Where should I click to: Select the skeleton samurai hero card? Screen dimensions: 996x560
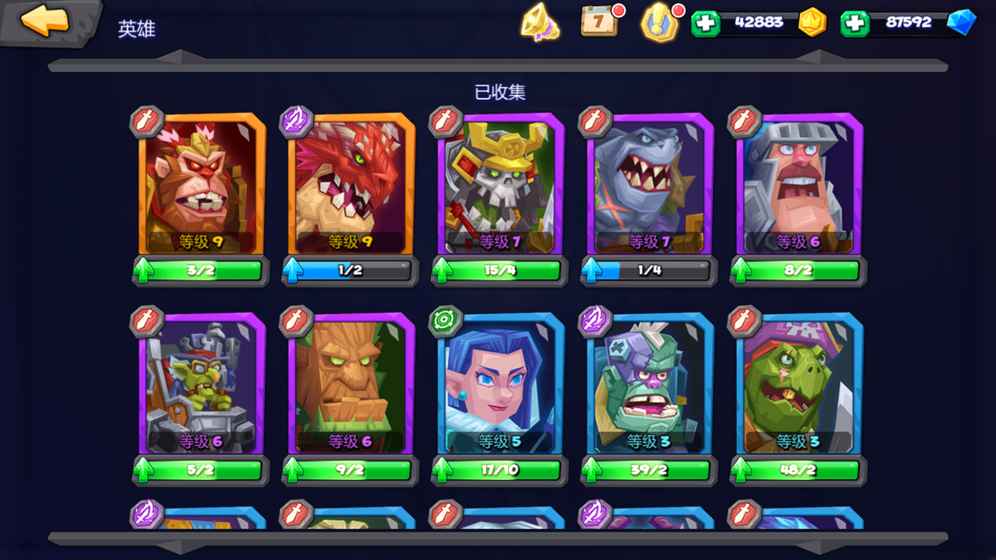click(x=500, y=186)
